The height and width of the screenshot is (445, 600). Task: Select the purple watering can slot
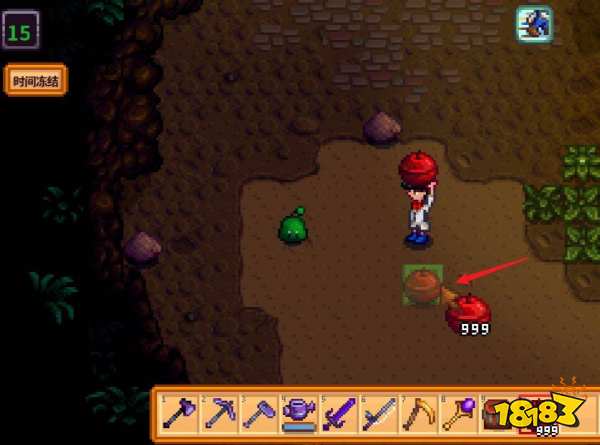click(298, 411)
